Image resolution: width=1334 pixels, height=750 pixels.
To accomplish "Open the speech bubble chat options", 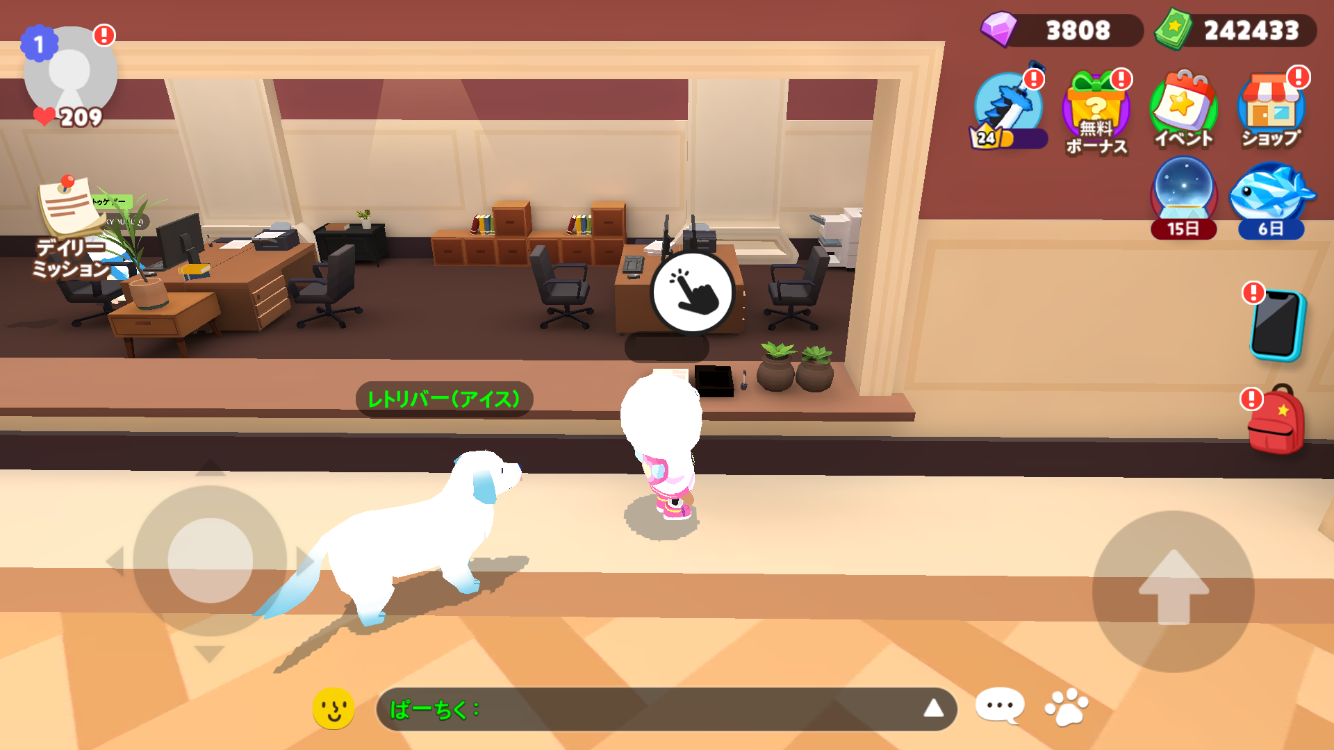I will pyautogui.click(x=1000, y=707).
